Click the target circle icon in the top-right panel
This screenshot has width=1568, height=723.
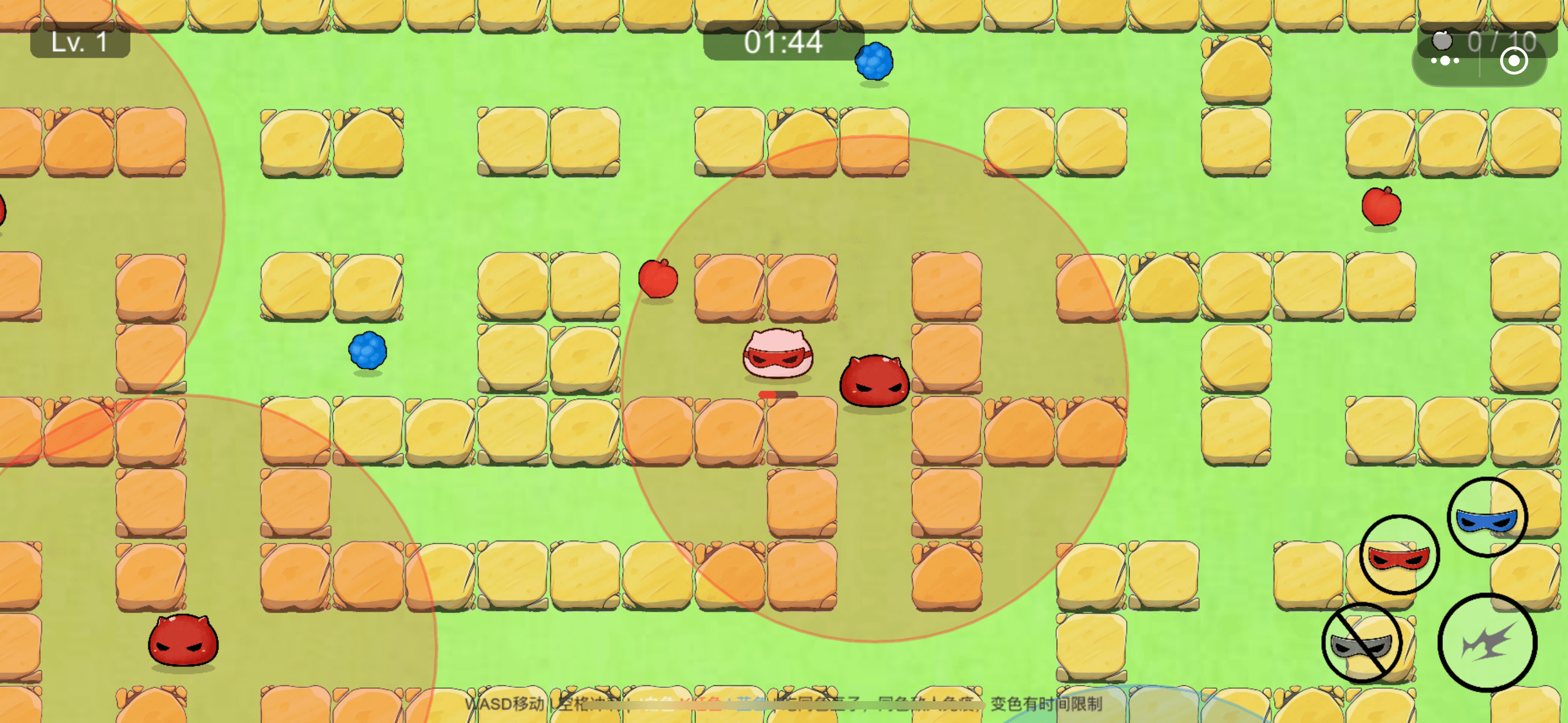1515,61
